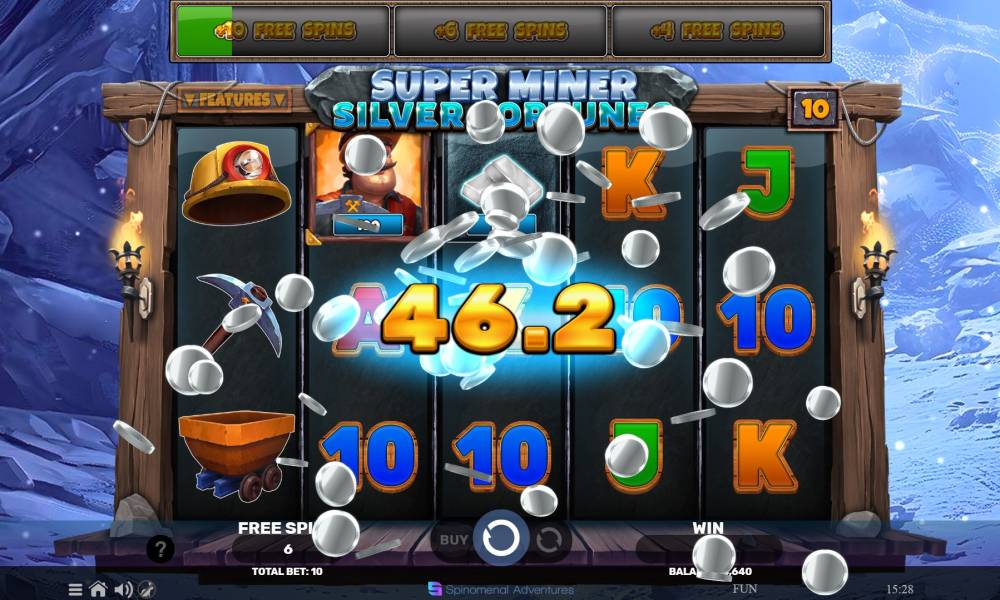The width and height of the screenshot is (1000, 600).
Task: Open the question mark help info
Action: [x=160, y=548]
